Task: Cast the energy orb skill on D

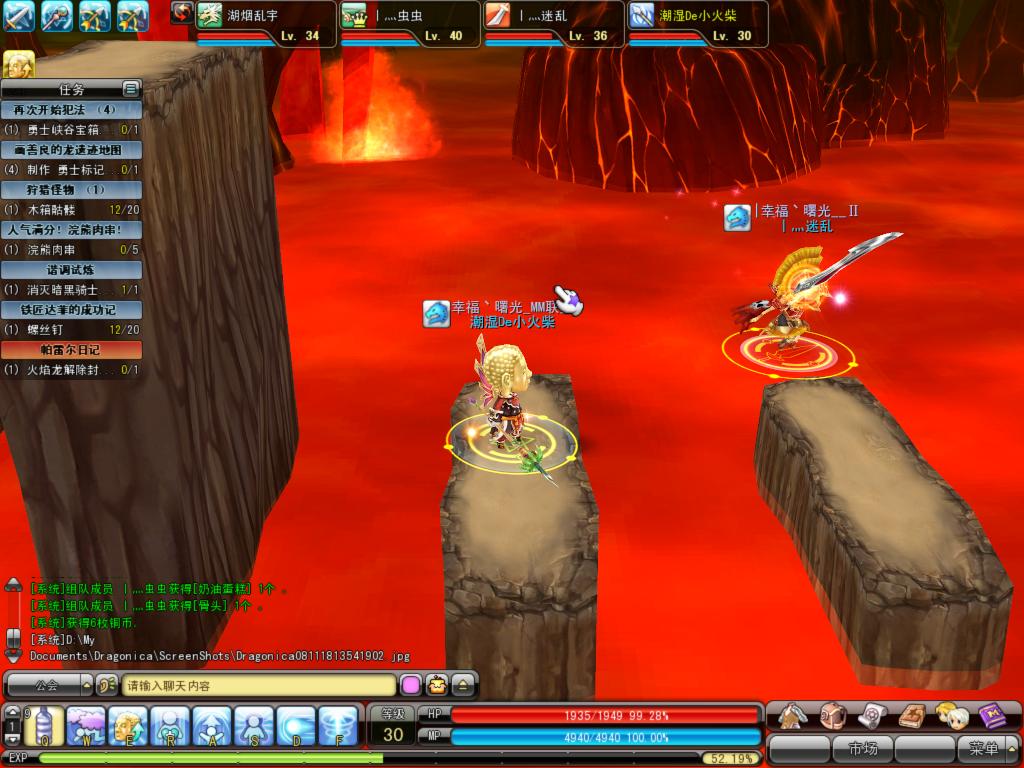Action: [x=296, y=725]
